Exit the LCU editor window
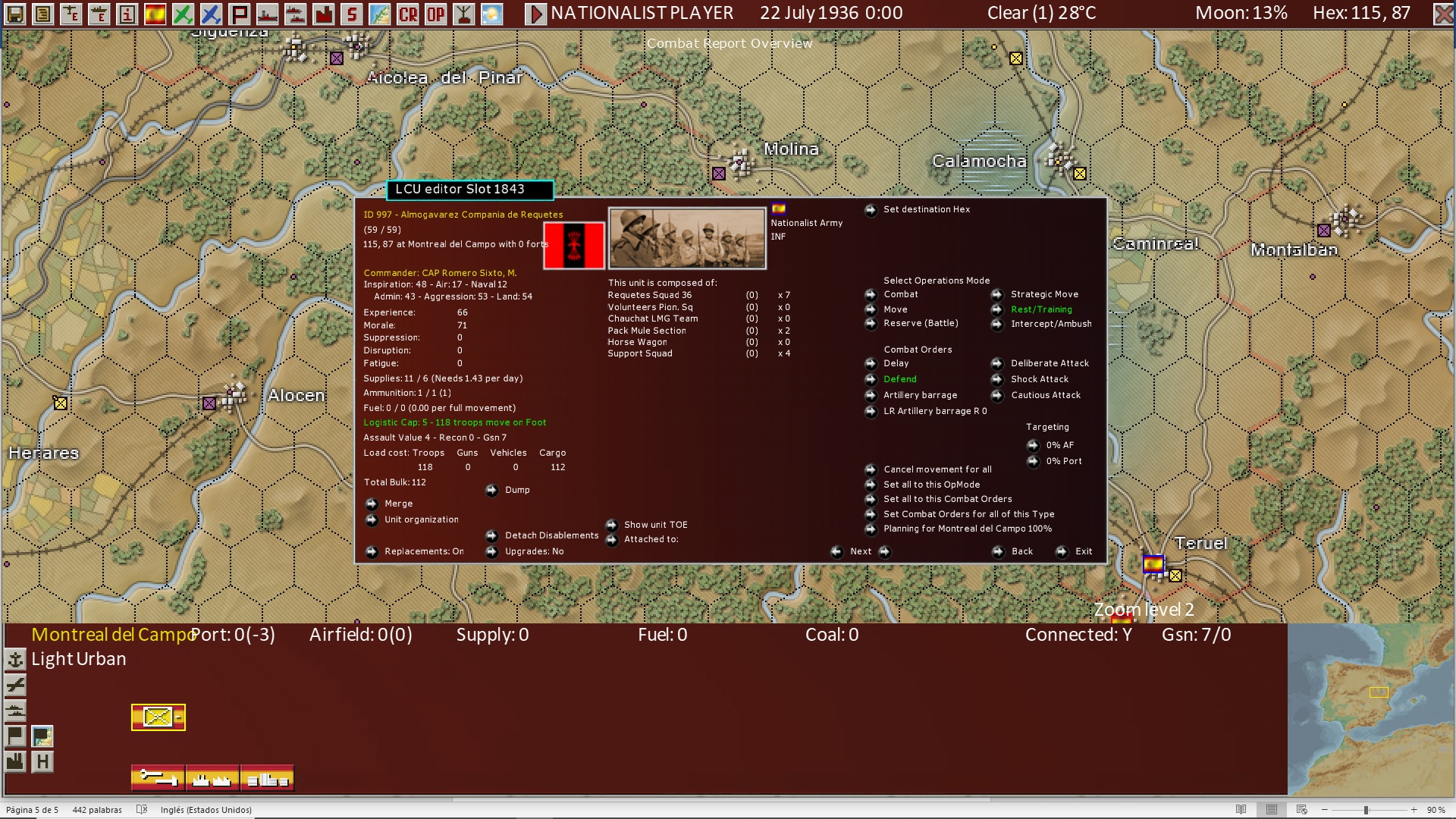 [1084, 551]
